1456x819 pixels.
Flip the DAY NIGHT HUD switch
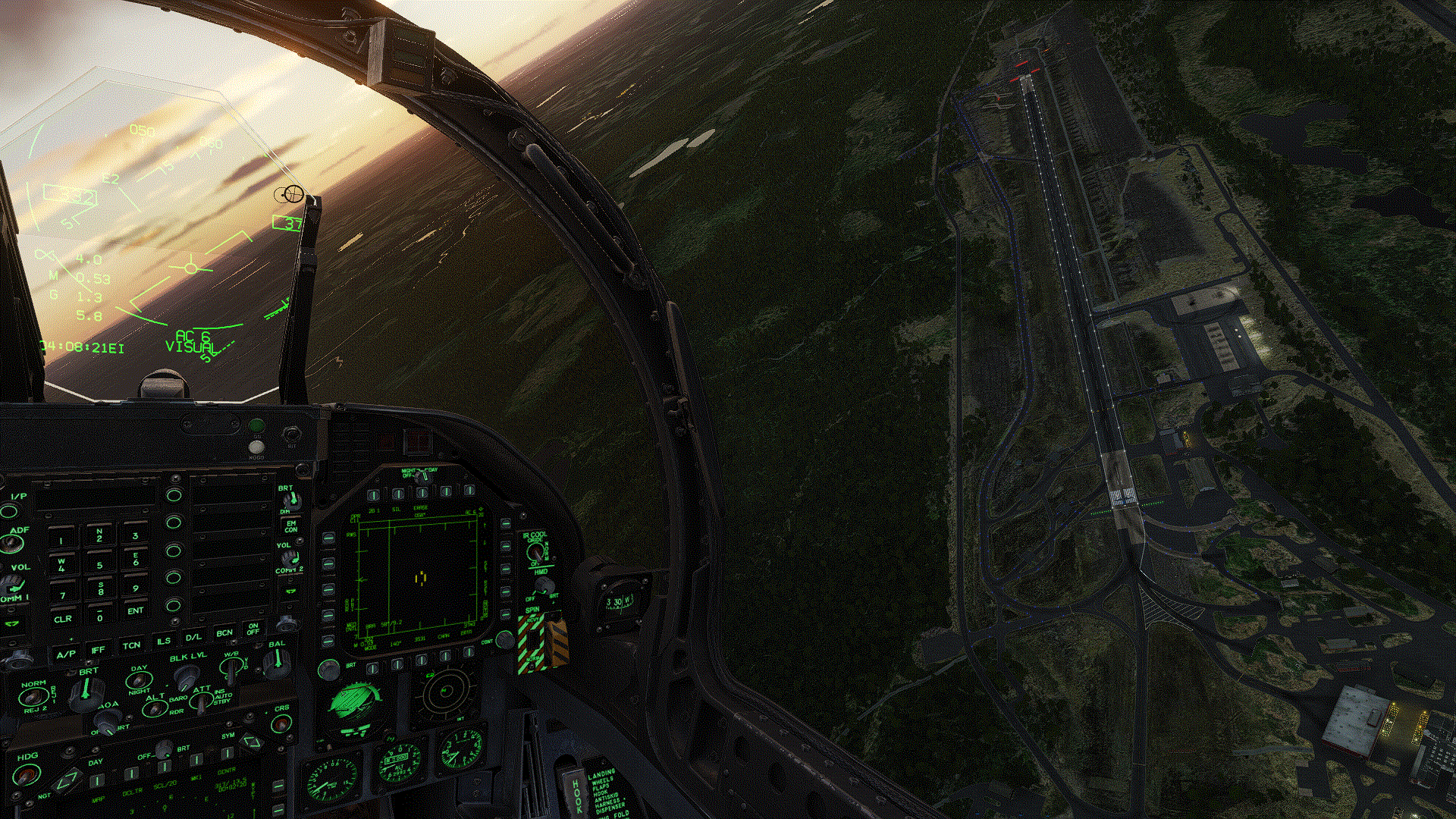(x=139, y=680)
